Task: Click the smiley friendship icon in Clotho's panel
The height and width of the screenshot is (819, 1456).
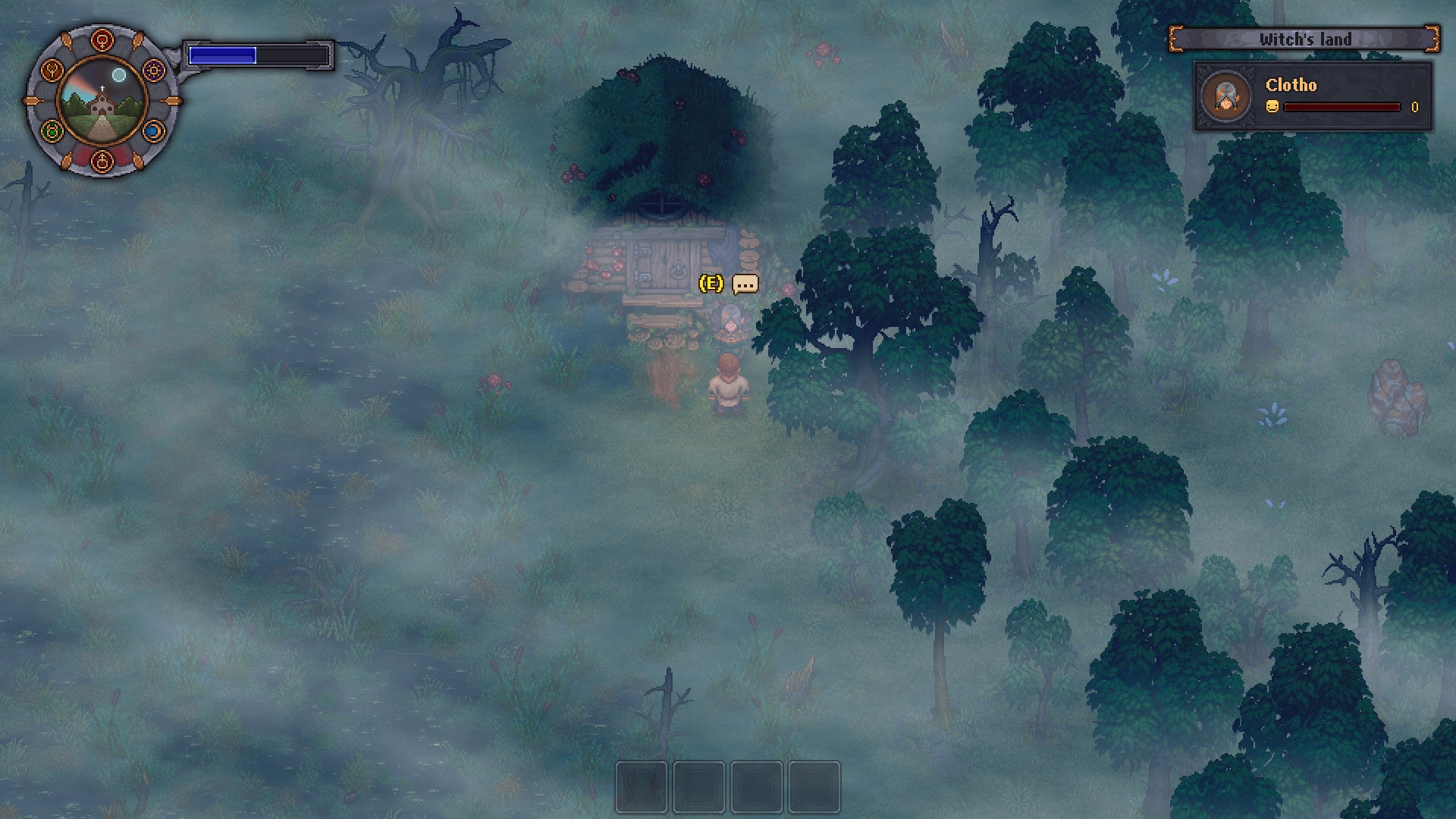Action: pos(1272,107)
